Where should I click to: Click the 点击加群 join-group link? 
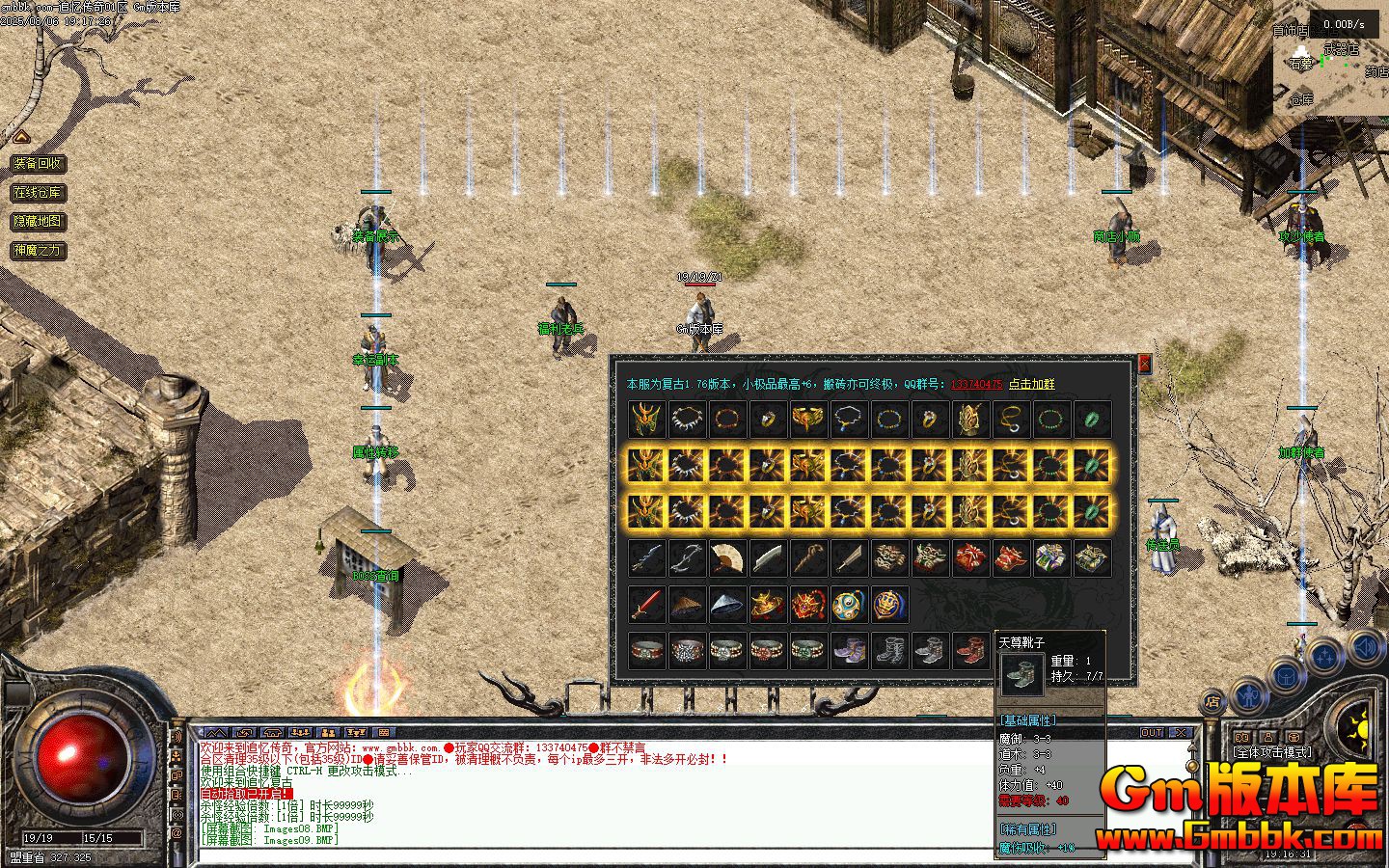[x=1031, y=384]
